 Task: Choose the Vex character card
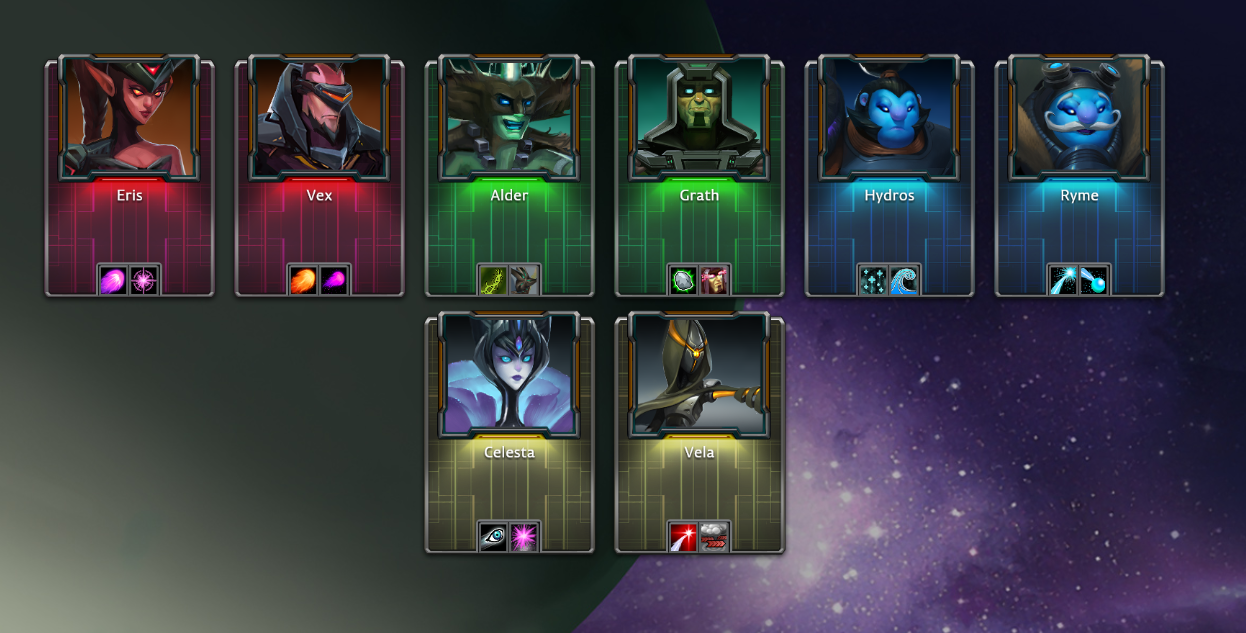319,175
